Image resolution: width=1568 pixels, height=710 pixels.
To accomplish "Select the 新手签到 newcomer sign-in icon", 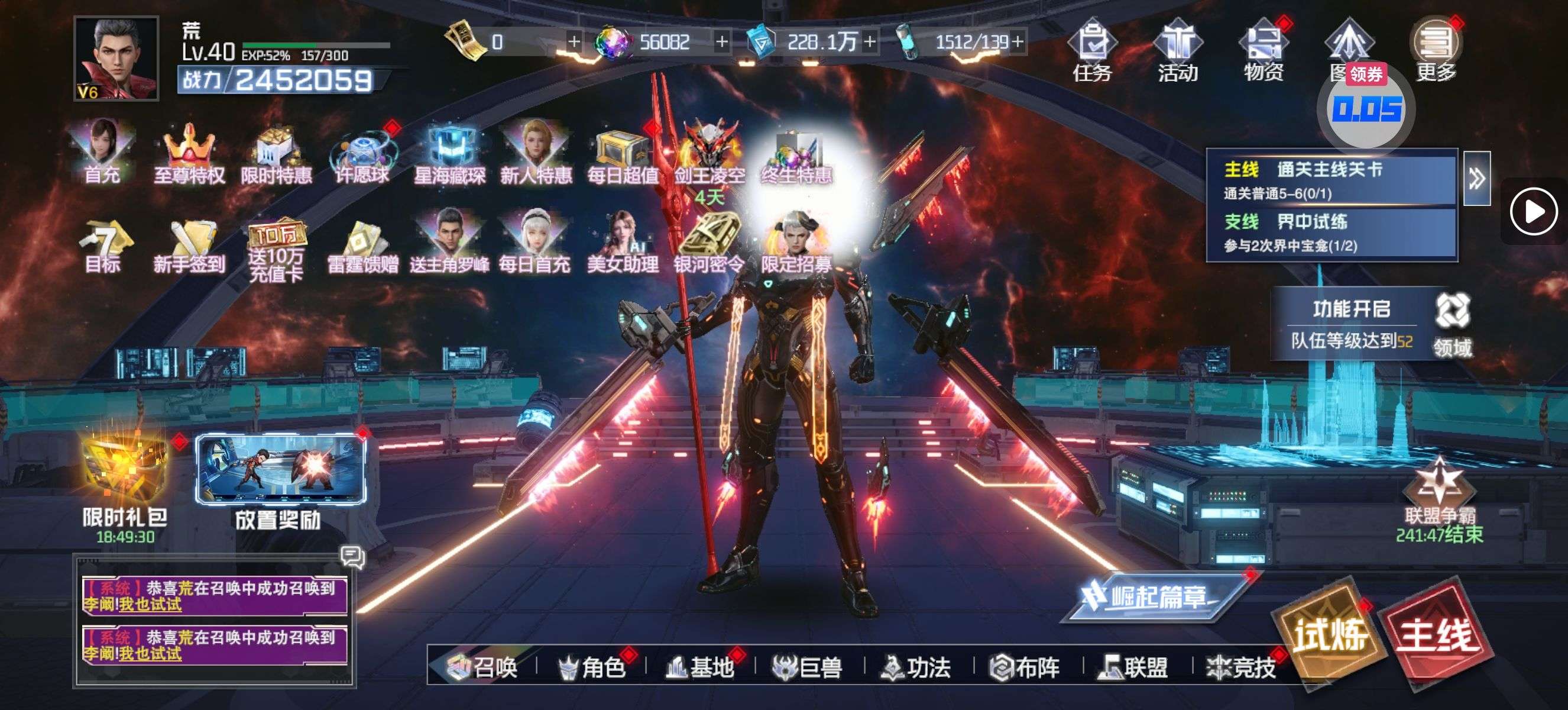I will point(189,246).
